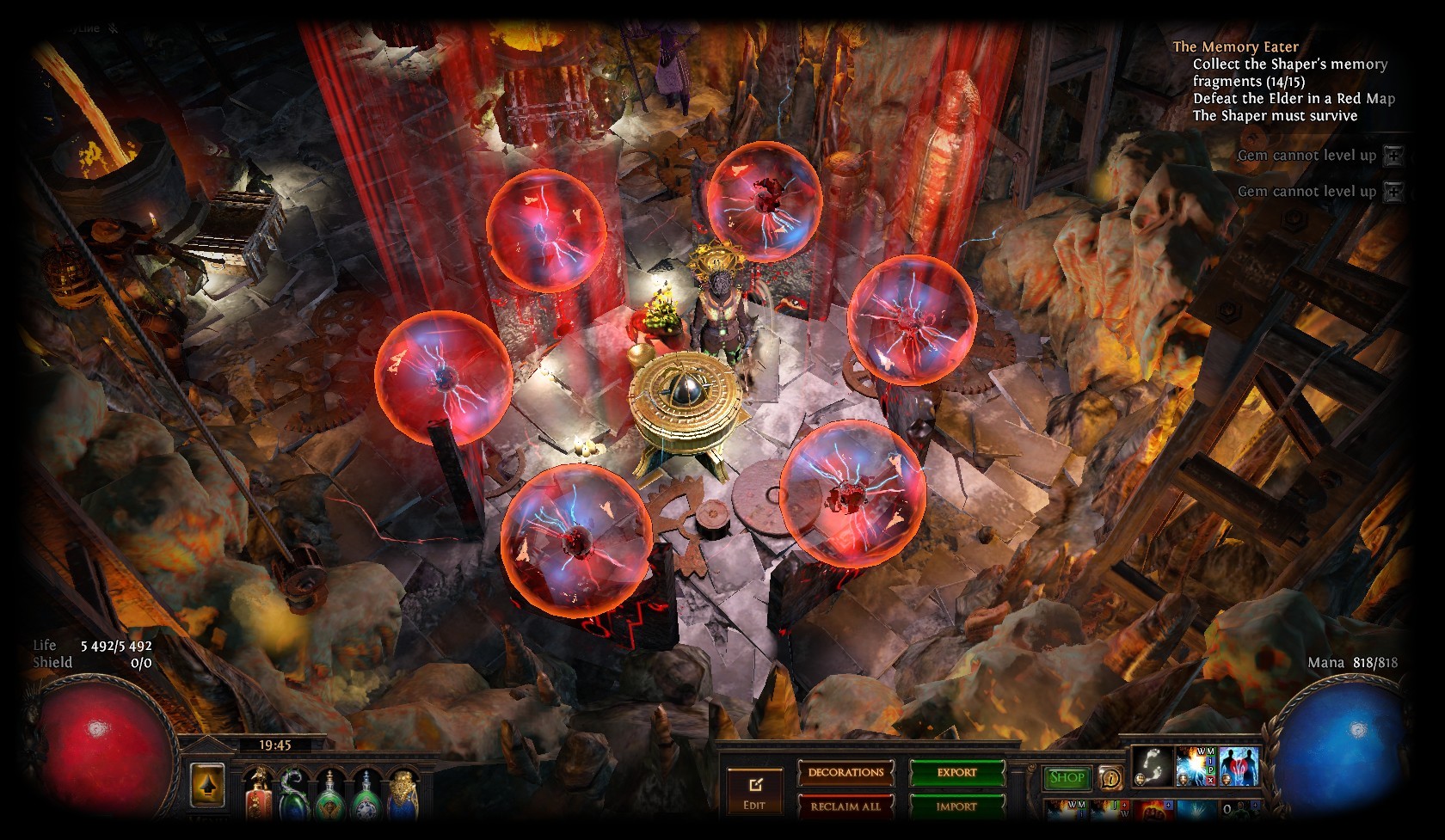The height and width of the screenshot is (840, 1445).
Task: Import a hideout layout
Action: (956, 806)
